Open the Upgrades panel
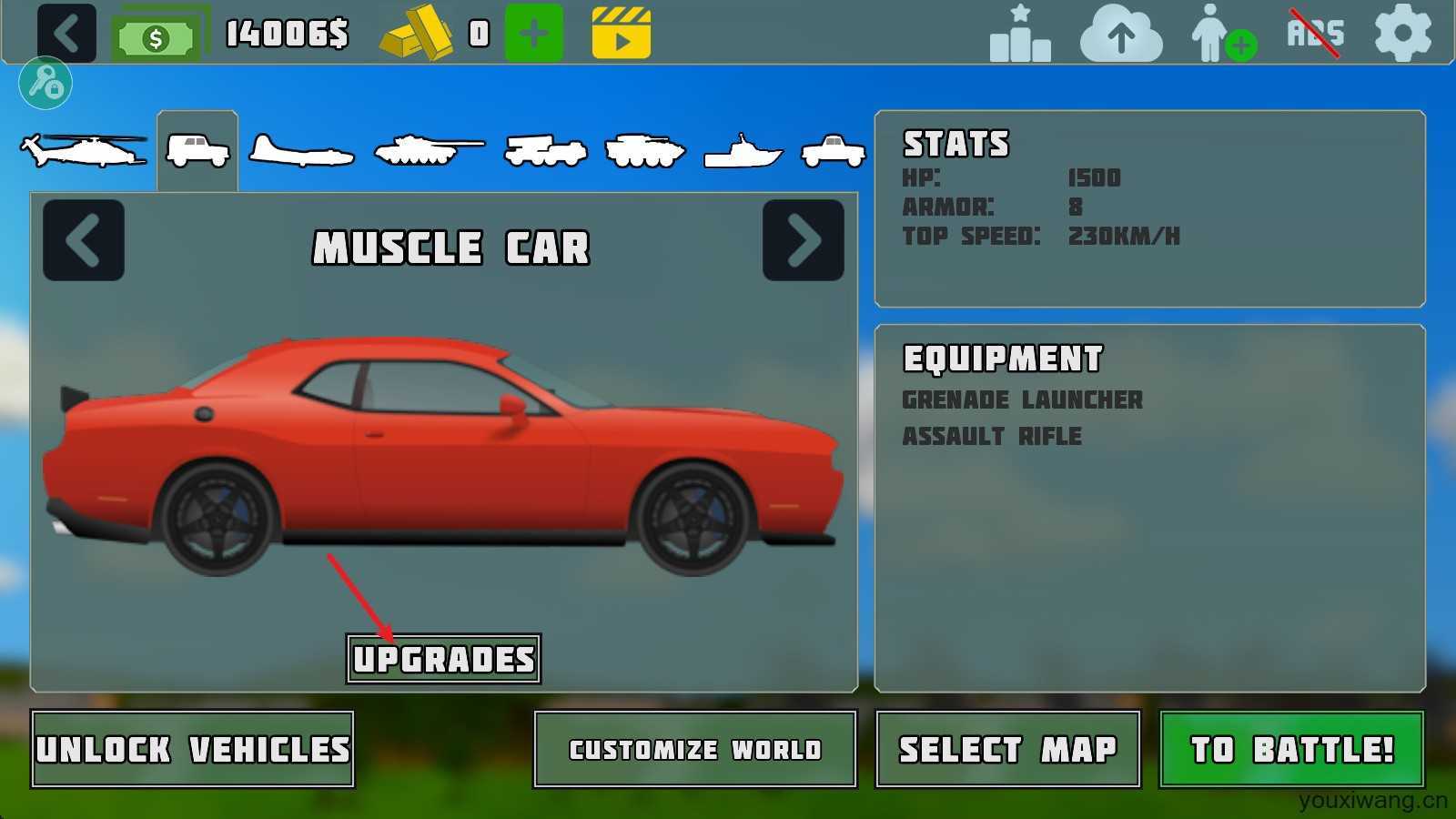 443,659
